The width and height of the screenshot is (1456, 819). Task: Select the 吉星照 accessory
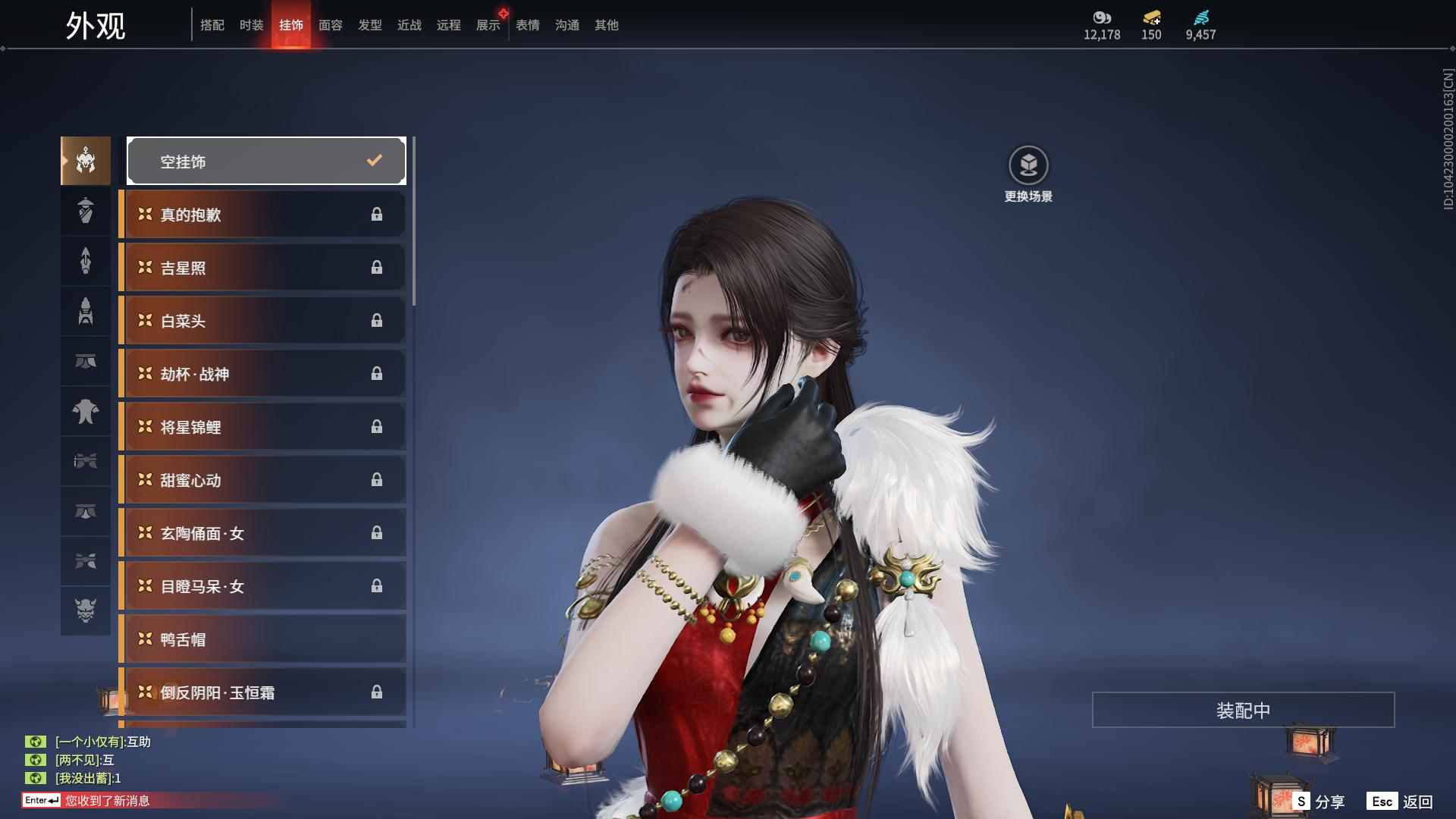(x=262, y=268)
